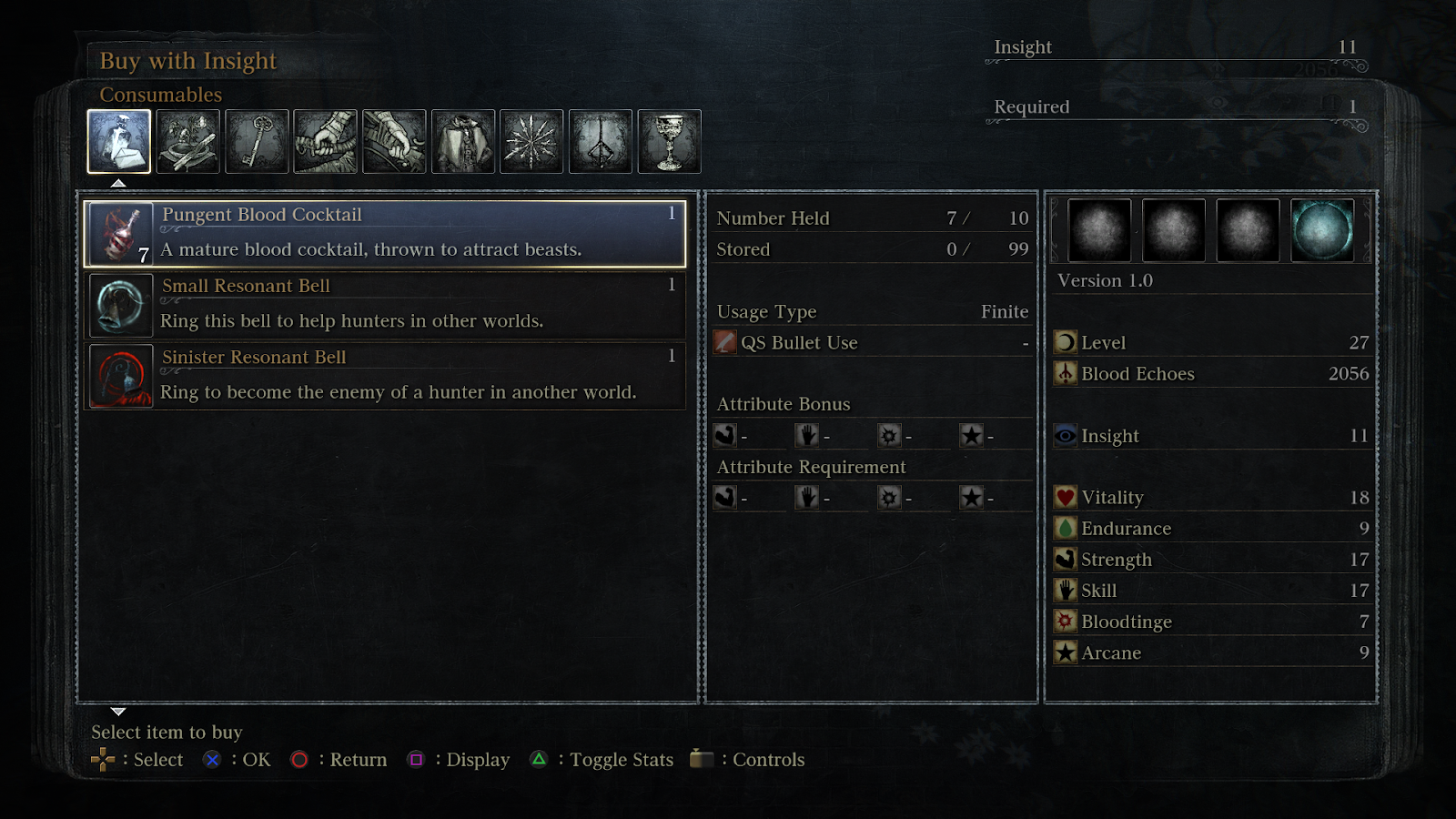
Task: Open the left-hand firearms category icon
Action: tap(395, 141)
